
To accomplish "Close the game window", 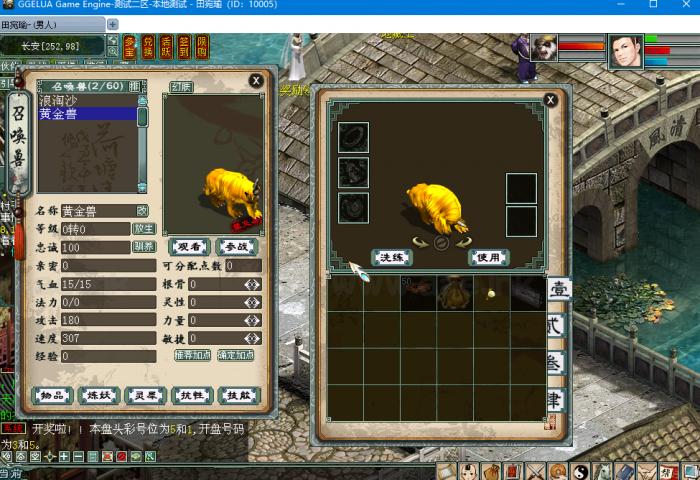I will click(682, 7).
